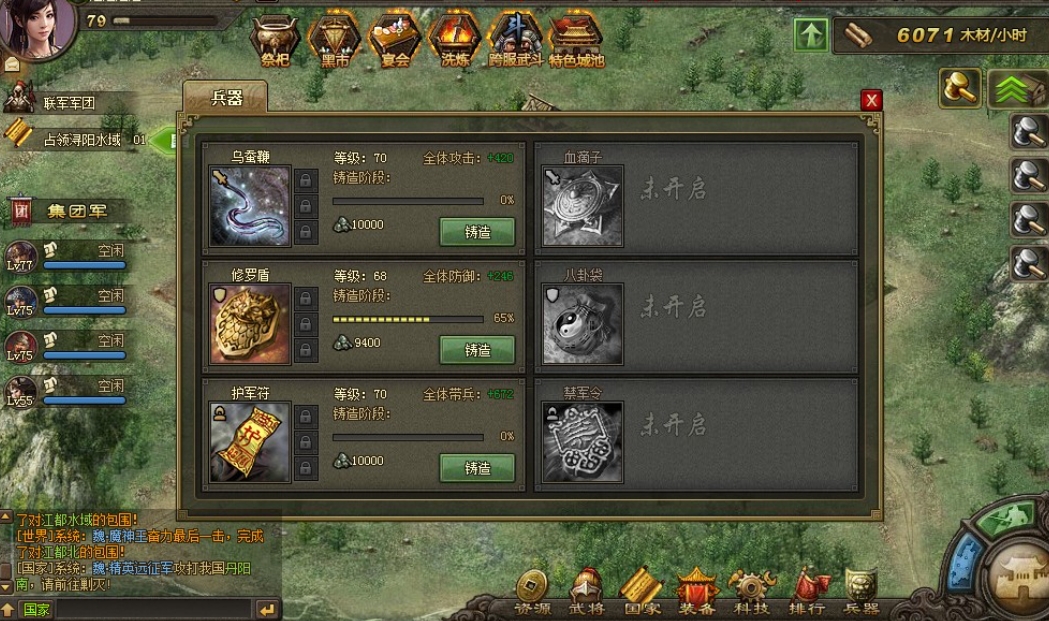Open 特色城池 special cities
Screen dimensions: 1049x621
click(x=576, y=42)
